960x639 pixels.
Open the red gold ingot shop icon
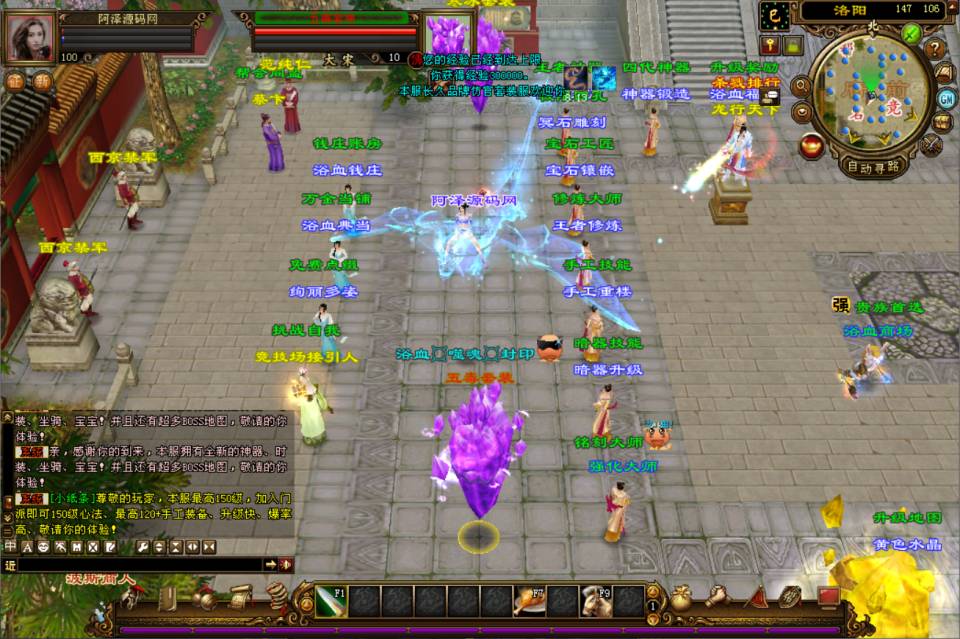click(x=812, y=146)
